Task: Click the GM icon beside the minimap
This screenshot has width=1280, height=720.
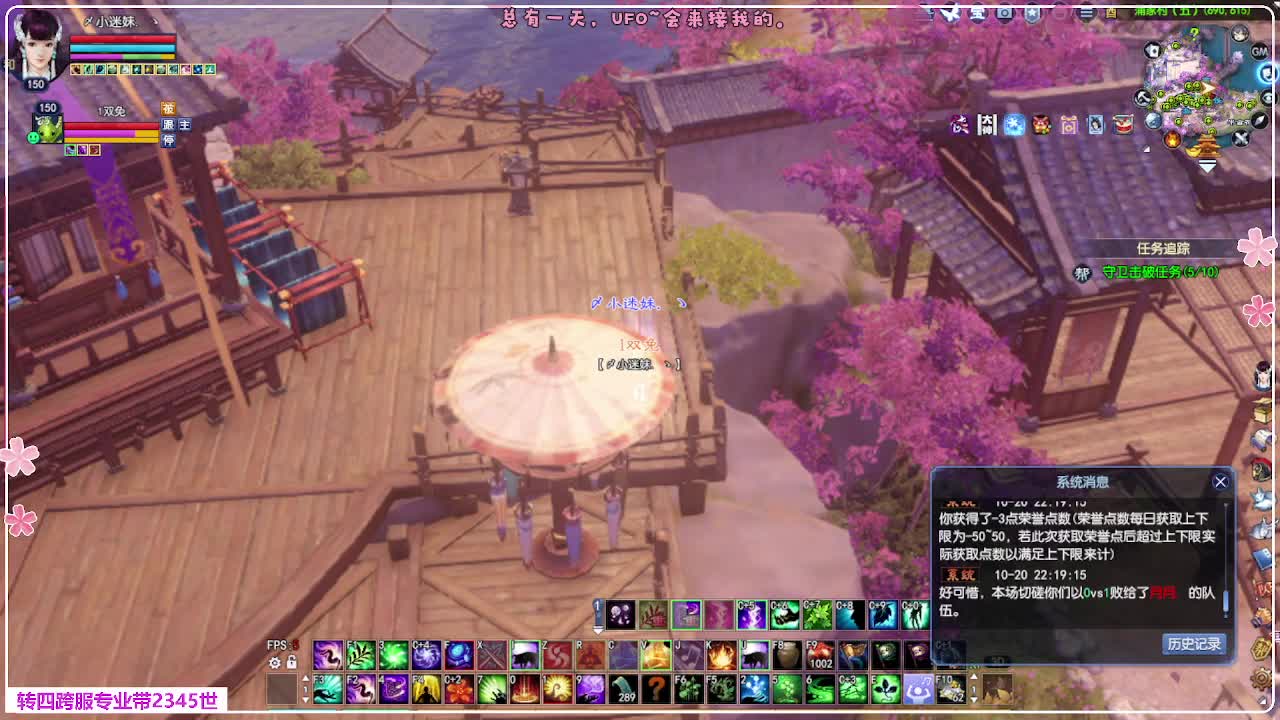Action: coord(1259,51)
